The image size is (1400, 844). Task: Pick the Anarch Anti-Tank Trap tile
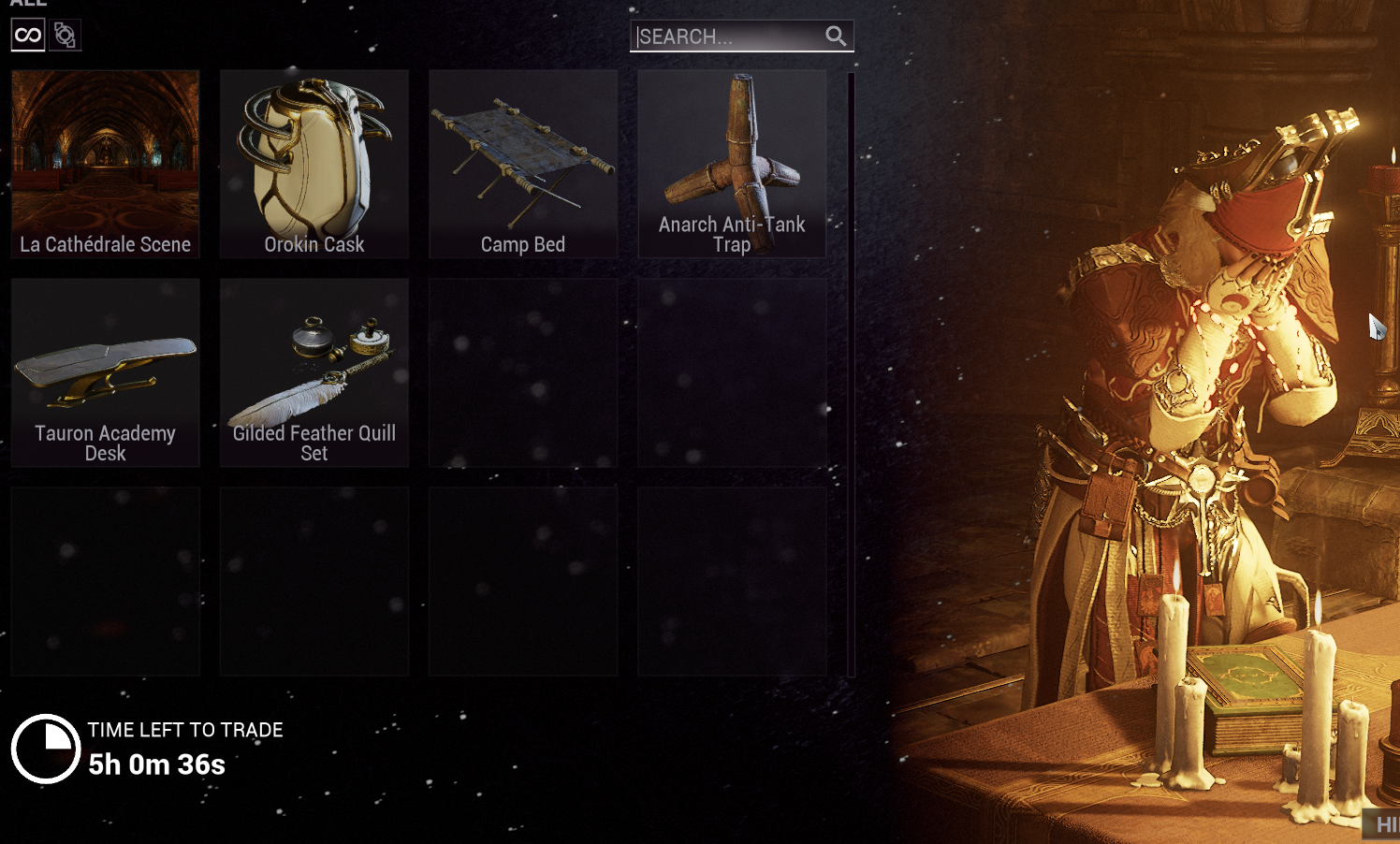(732, 164)
